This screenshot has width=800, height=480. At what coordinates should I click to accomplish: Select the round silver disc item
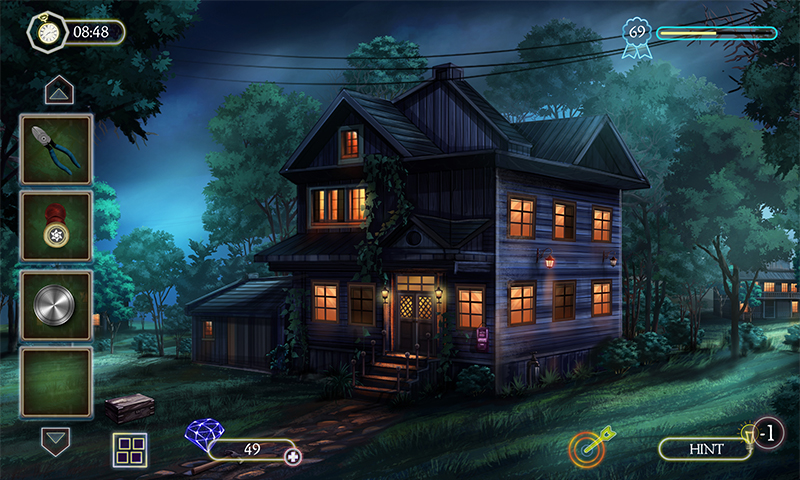[56, 304]
